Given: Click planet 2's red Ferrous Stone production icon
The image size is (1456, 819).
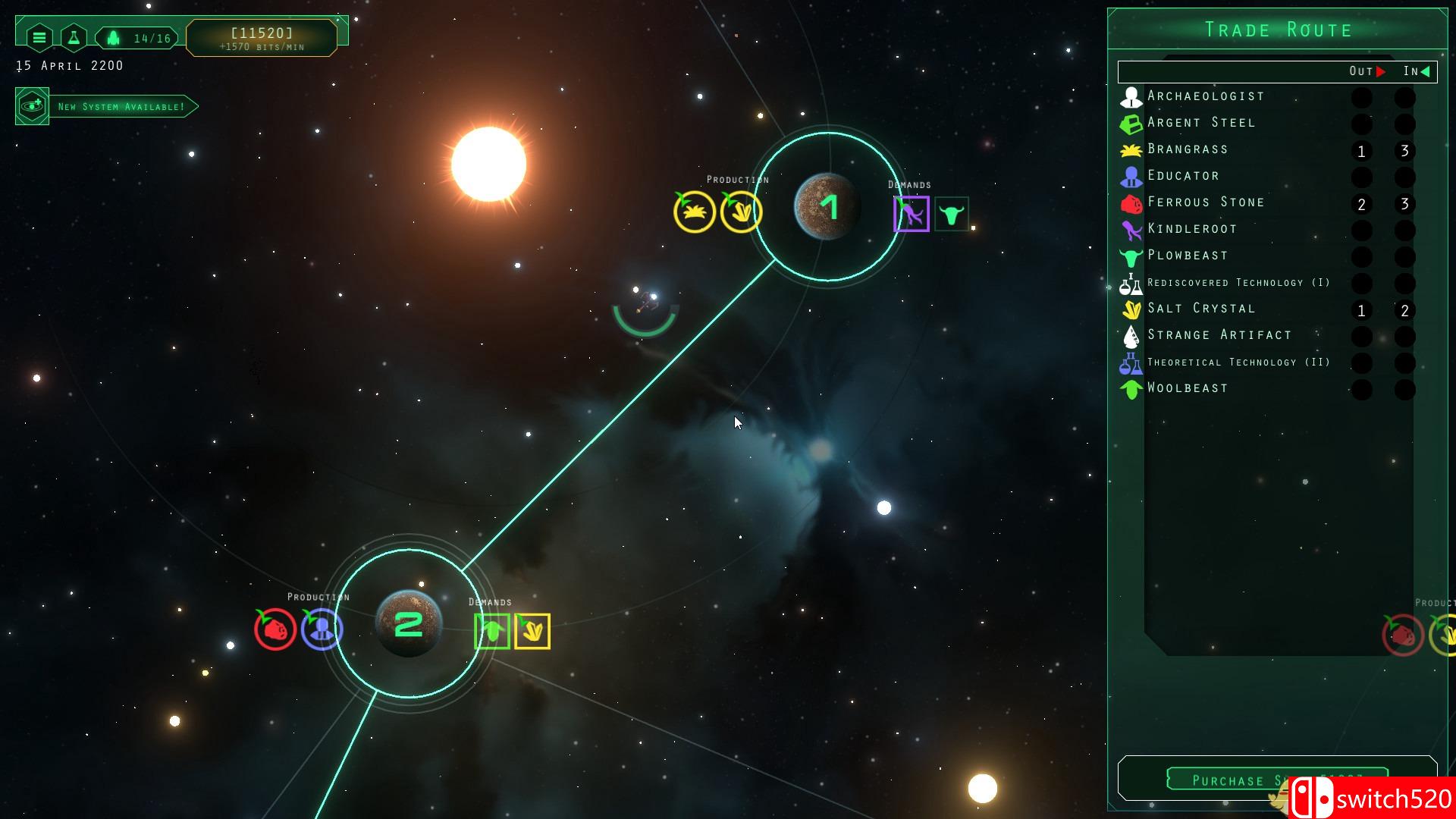Looking at the screenshot, I should point(275,629).
